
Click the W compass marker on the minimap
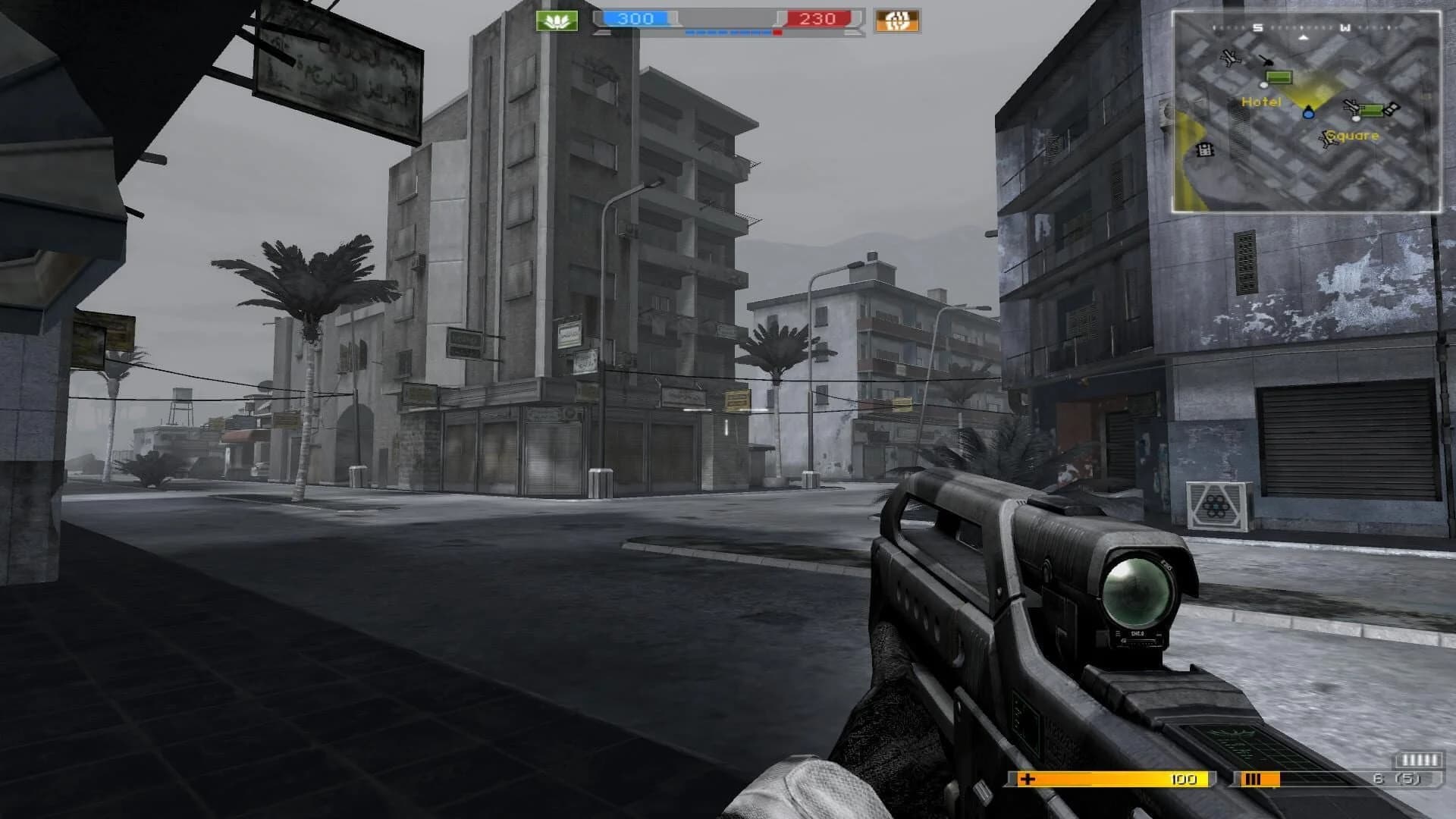point(1348,29)
